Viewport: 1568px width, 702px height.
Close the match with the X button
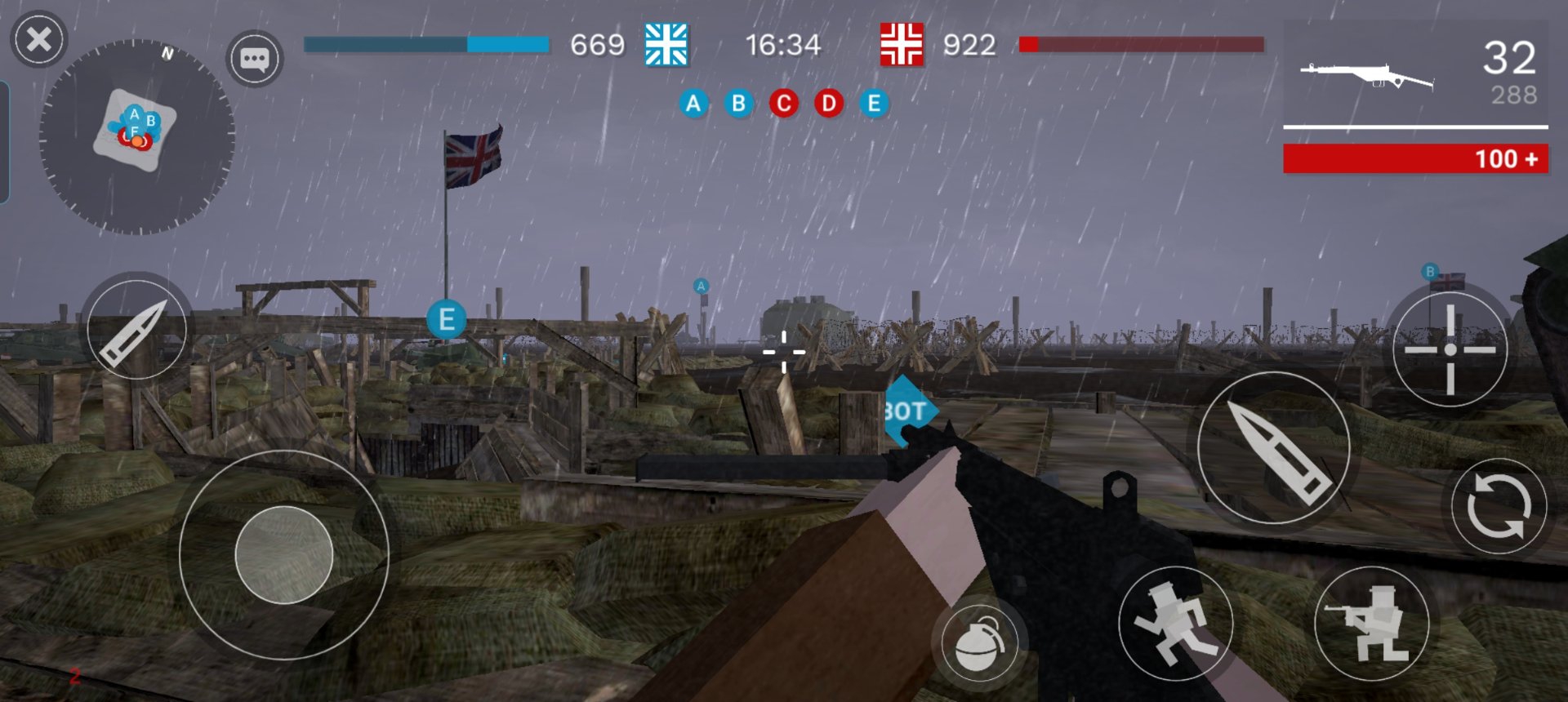38,39
